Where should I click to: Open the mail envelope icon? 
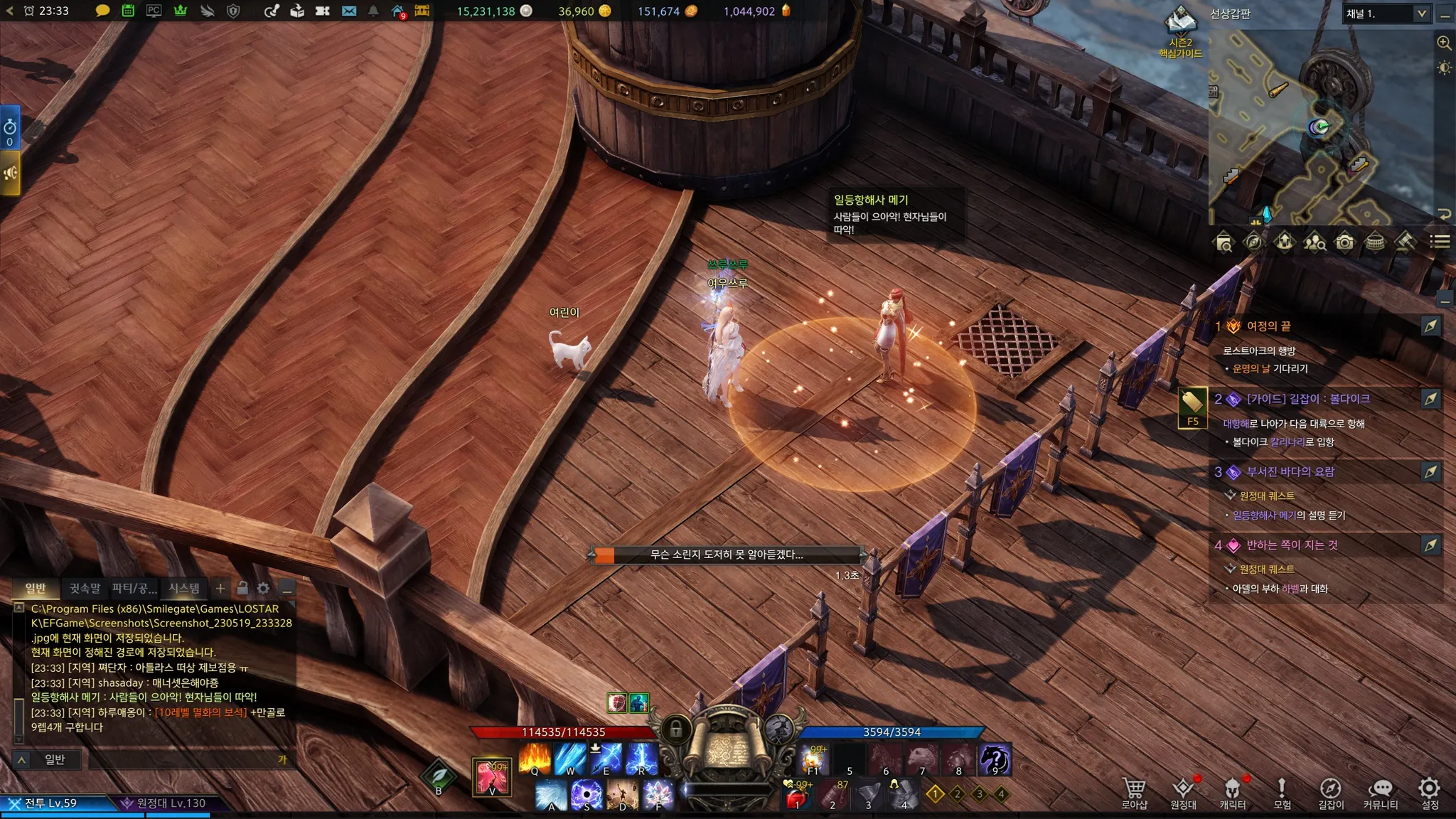348,11
